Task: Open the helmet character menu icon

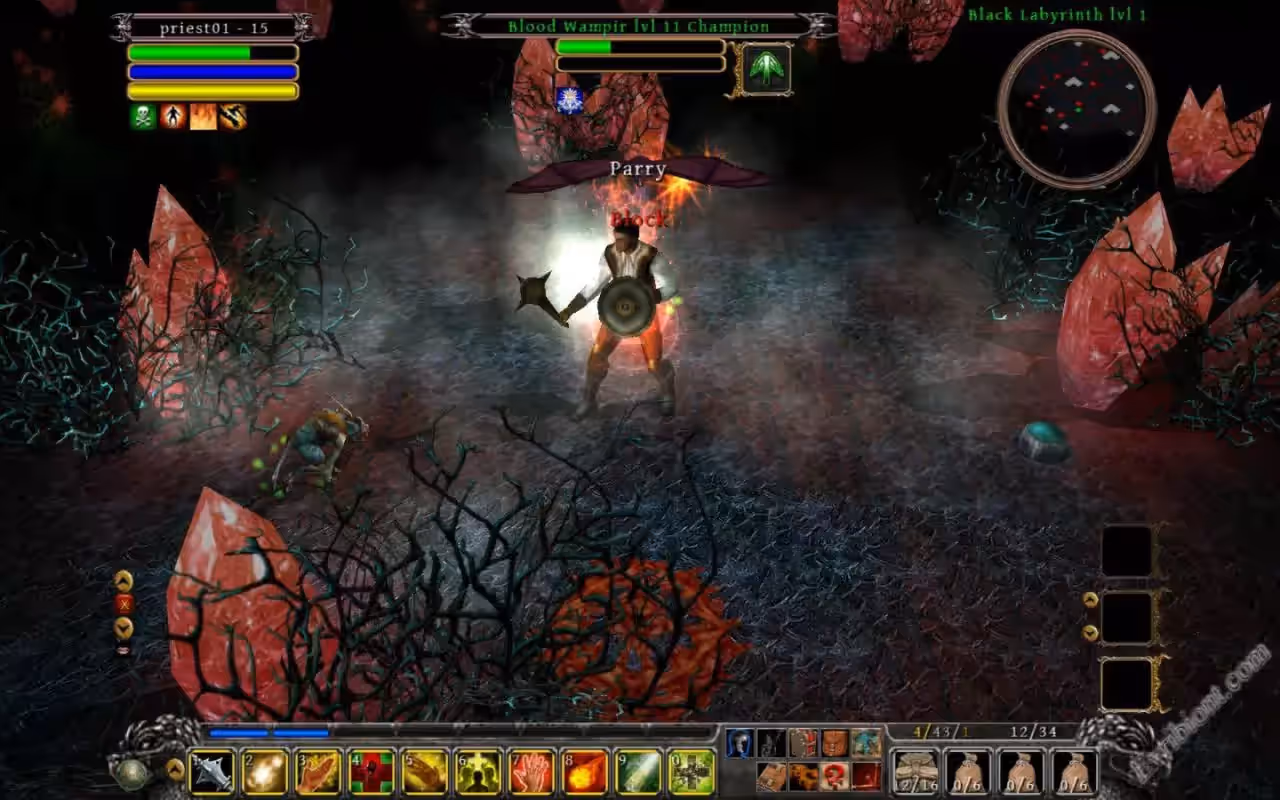Action: click(x=740, y=743)
